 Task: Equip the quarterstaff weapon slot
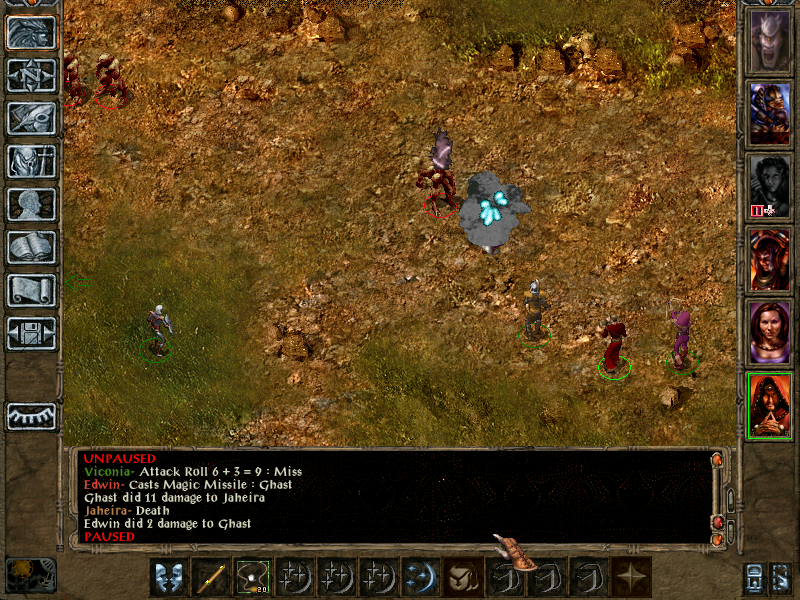[x=210, y=577]
